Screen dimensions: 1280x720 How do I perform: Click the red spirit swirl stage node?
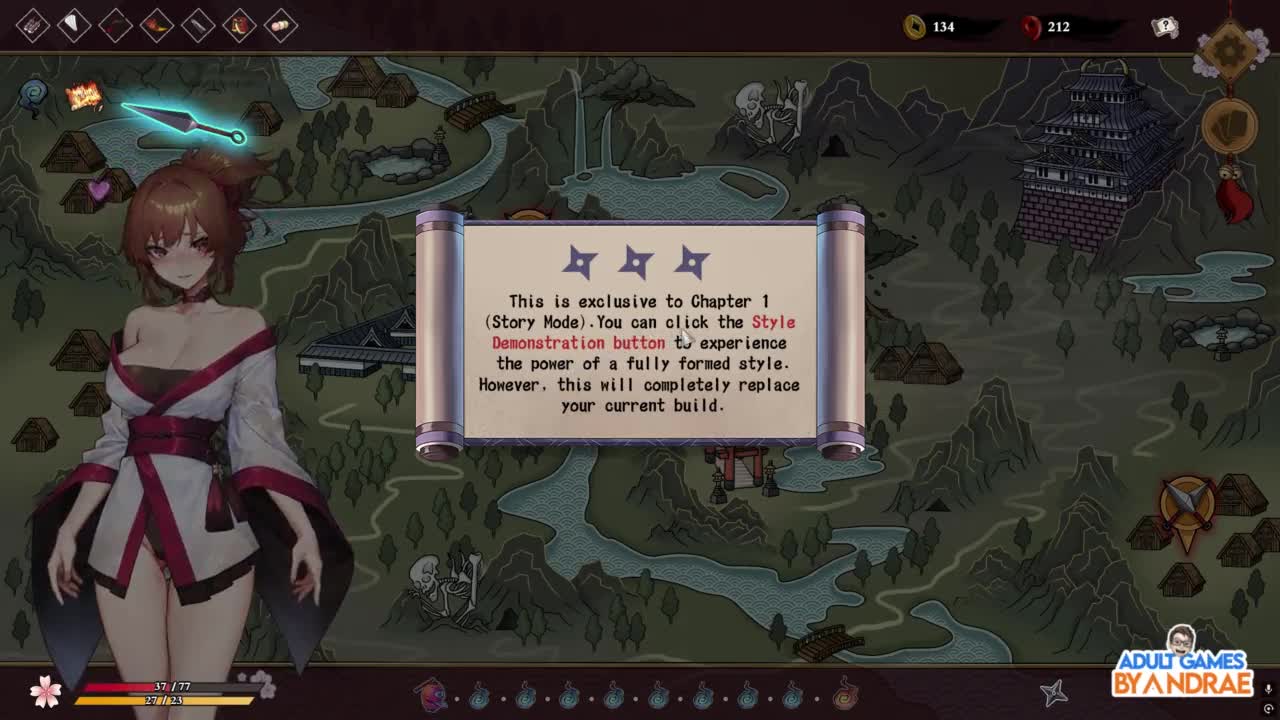click(845, 692)
